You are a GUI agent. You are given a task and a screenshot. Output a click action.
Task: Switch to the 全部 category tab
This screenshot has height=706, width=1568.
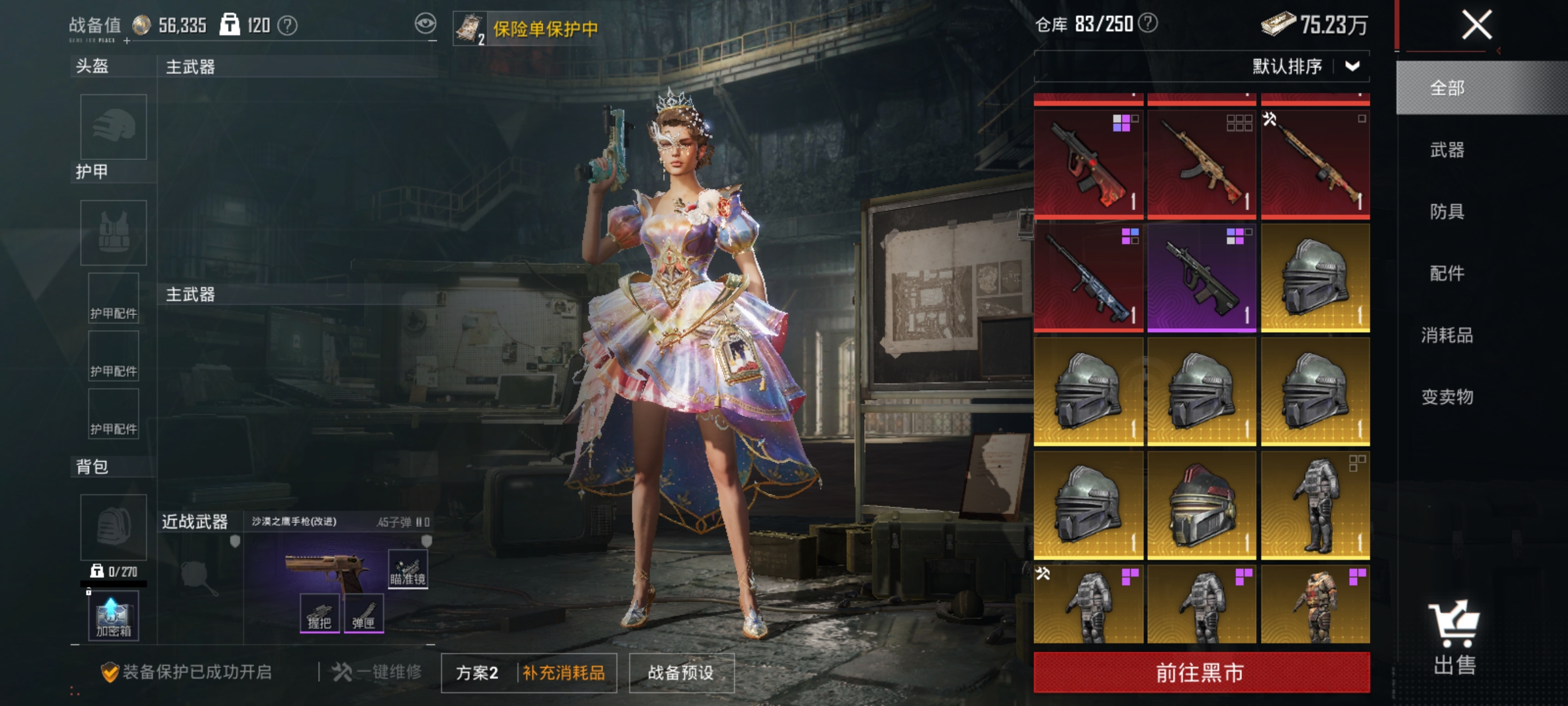coord(1448,88)
